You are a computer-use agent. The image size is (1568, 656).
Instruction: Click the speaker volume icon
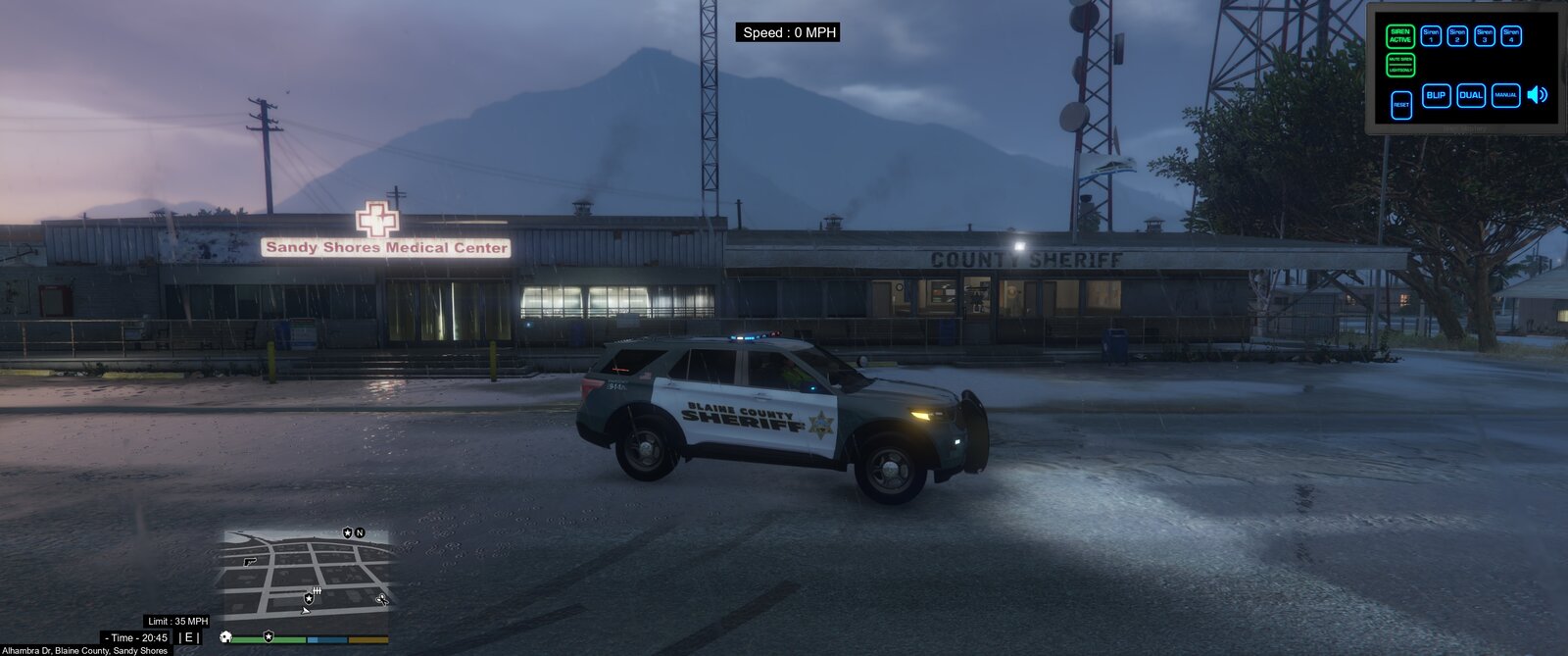point(1538,94)
